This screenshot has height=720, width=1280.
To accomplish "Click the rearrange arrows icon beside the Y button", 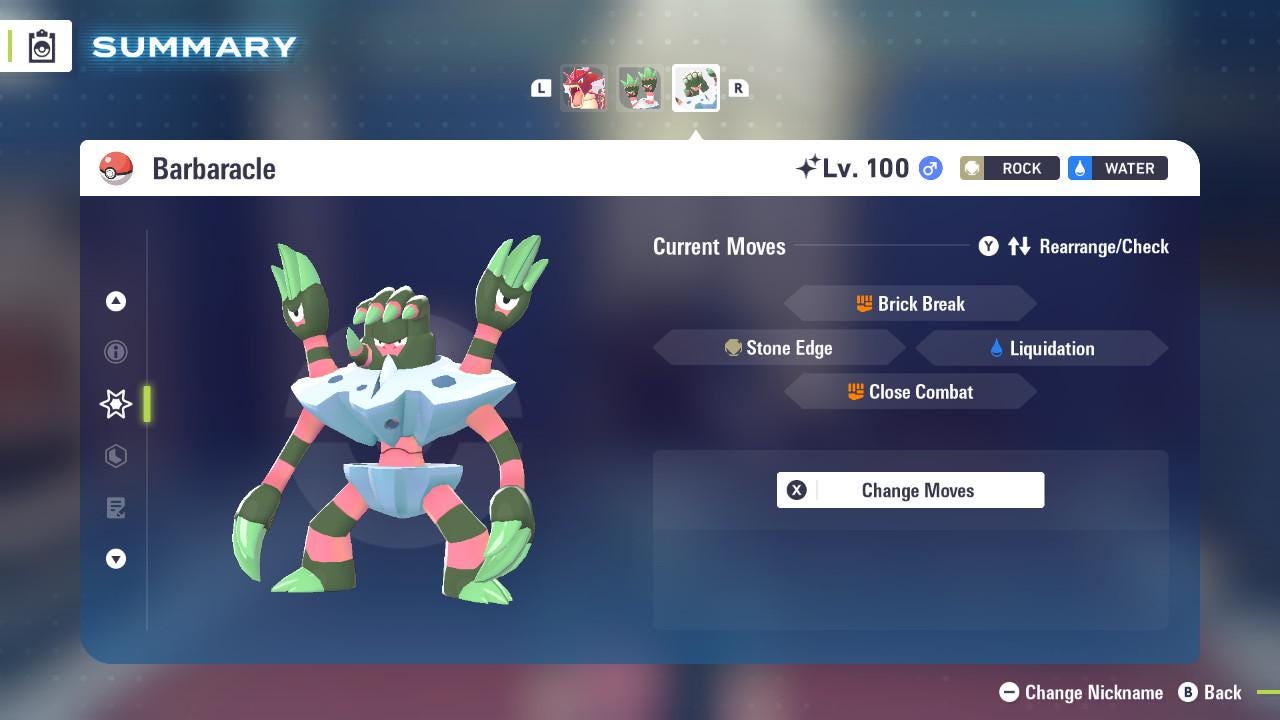I will [1019, 246].
